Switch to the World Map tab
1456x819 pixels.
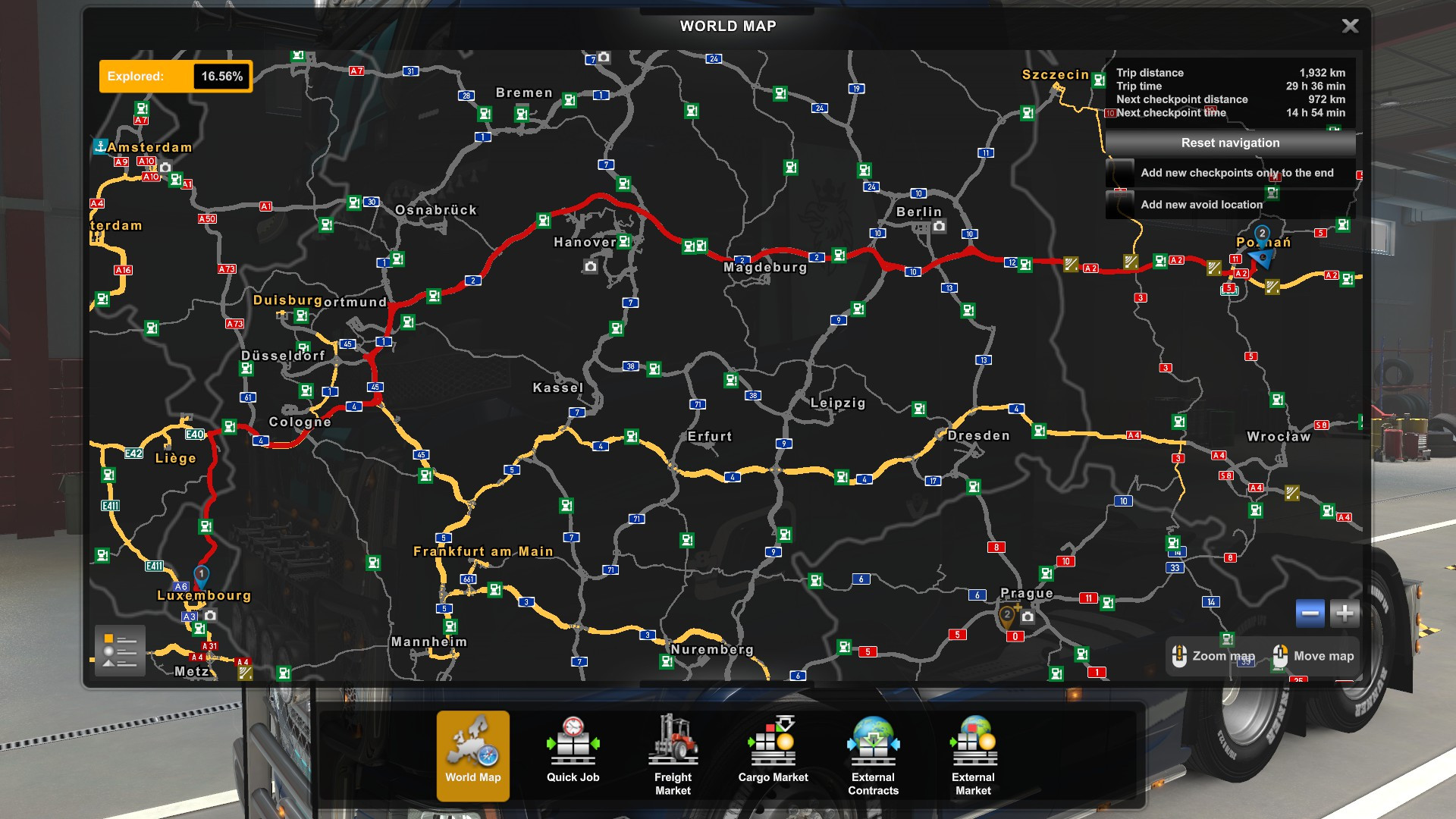point(472,755)
